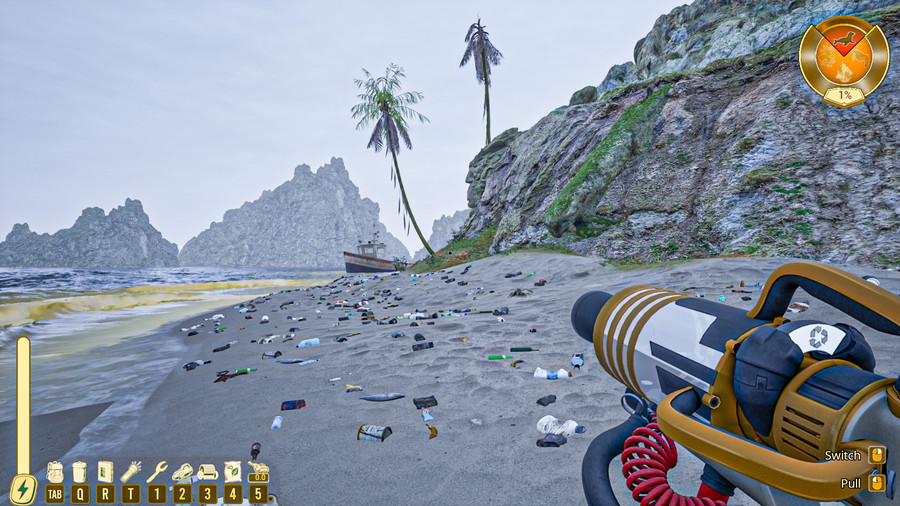Pick the leaf-marked bag in slot 4
The height and width of the screenshot is (506, 900).
pyautogui.click(x=233, y=472)
